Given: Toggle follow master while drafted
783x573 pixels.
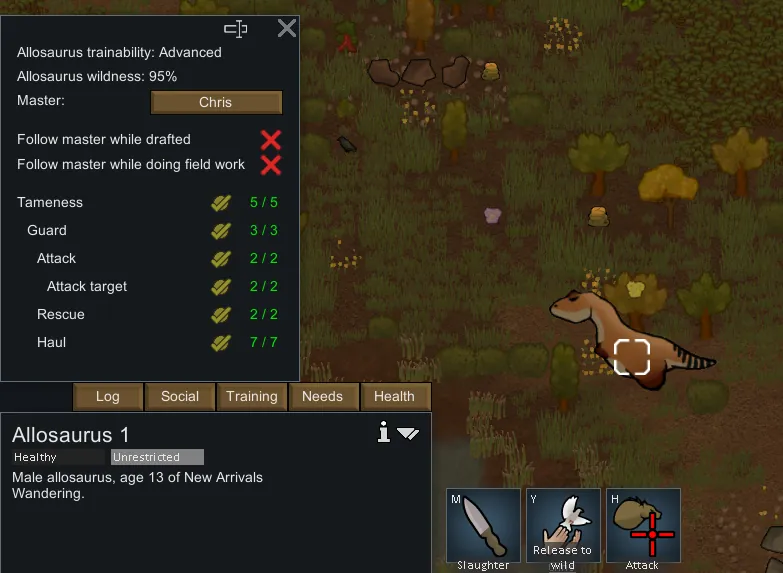Looking at the screenshot, I should tap(270, 139).
